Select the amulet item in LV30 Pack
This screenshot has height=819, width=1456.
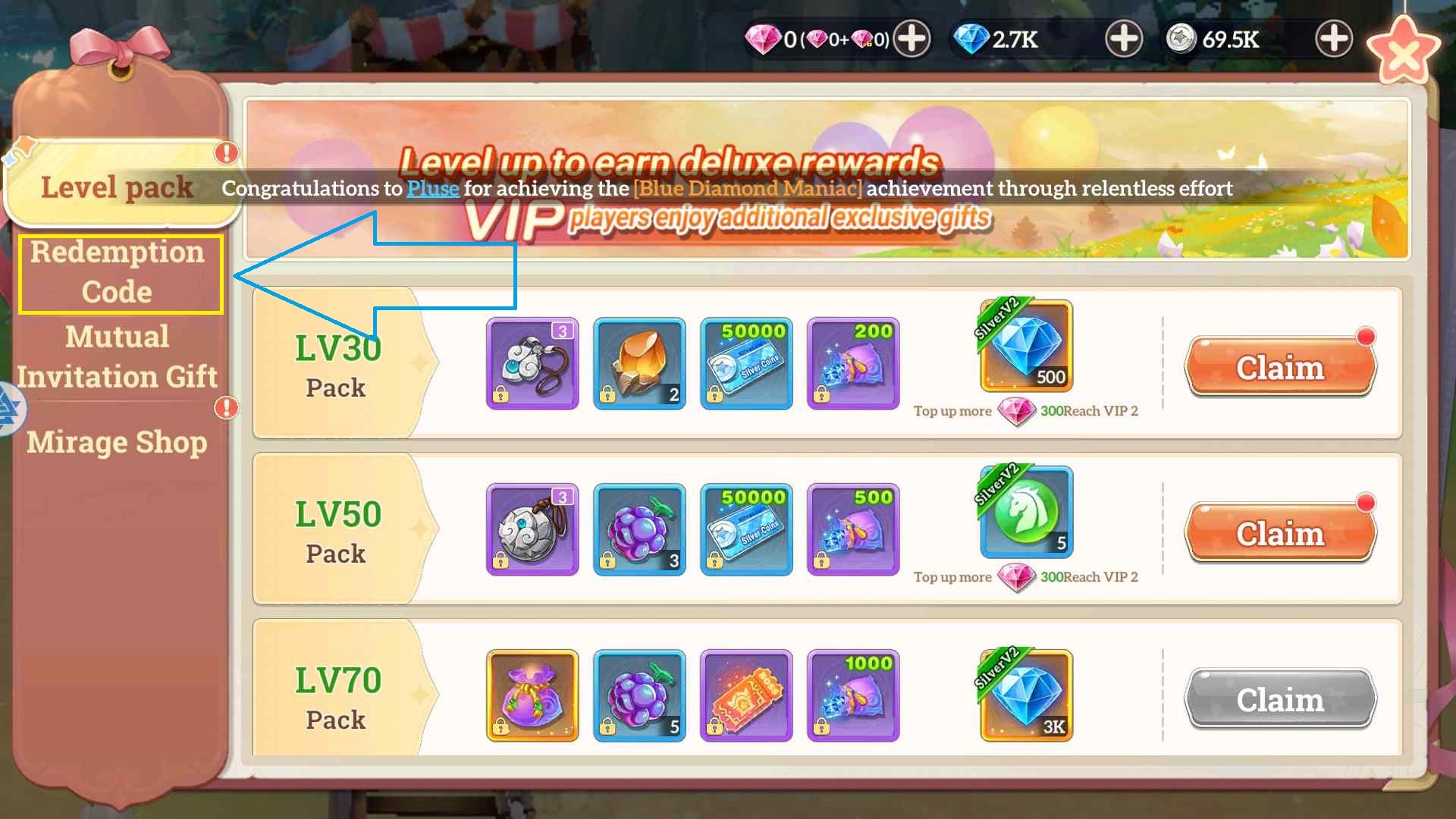point(532,364)
